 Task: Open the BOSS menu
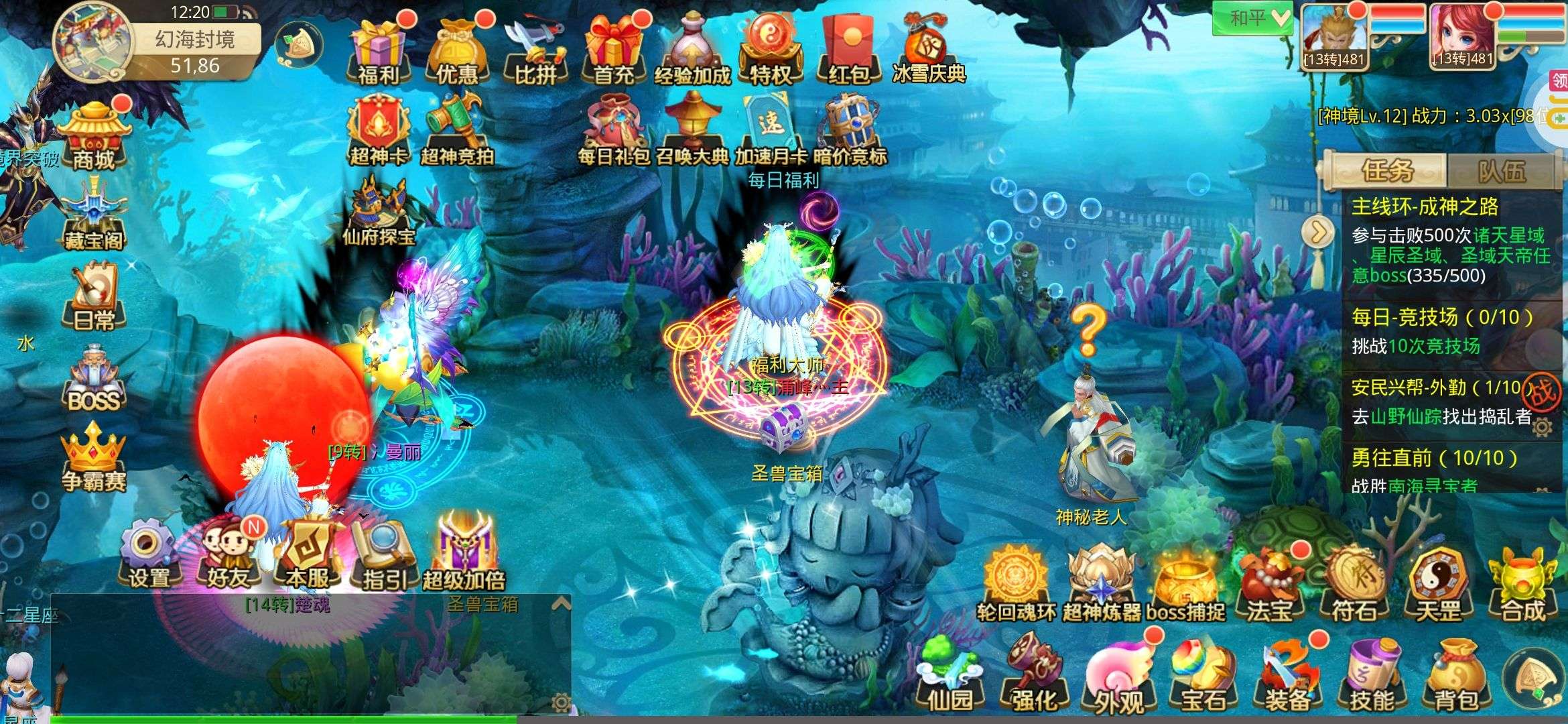click(x=94, y=381)
